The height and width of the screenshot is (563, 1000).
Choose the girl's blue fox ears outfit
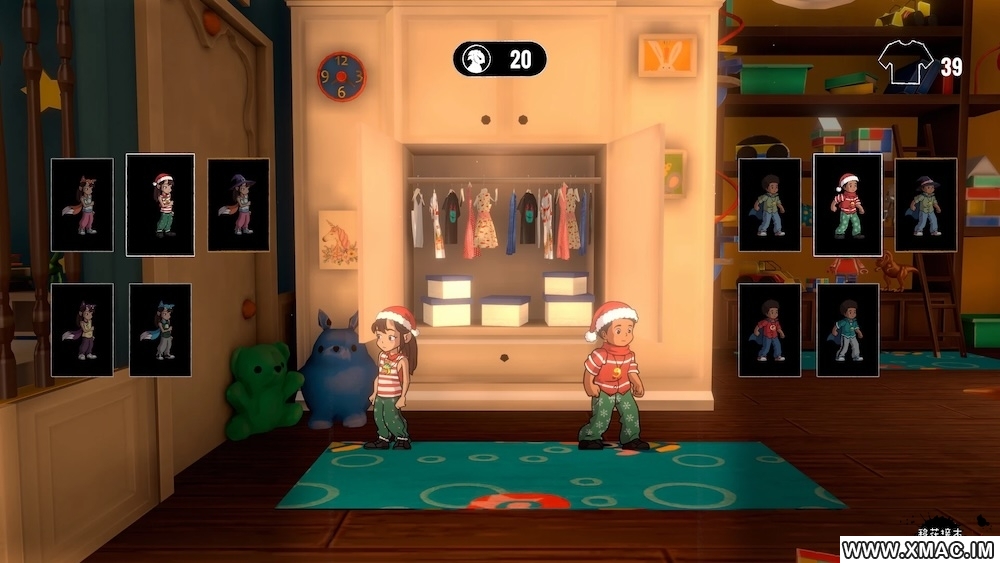160,330
